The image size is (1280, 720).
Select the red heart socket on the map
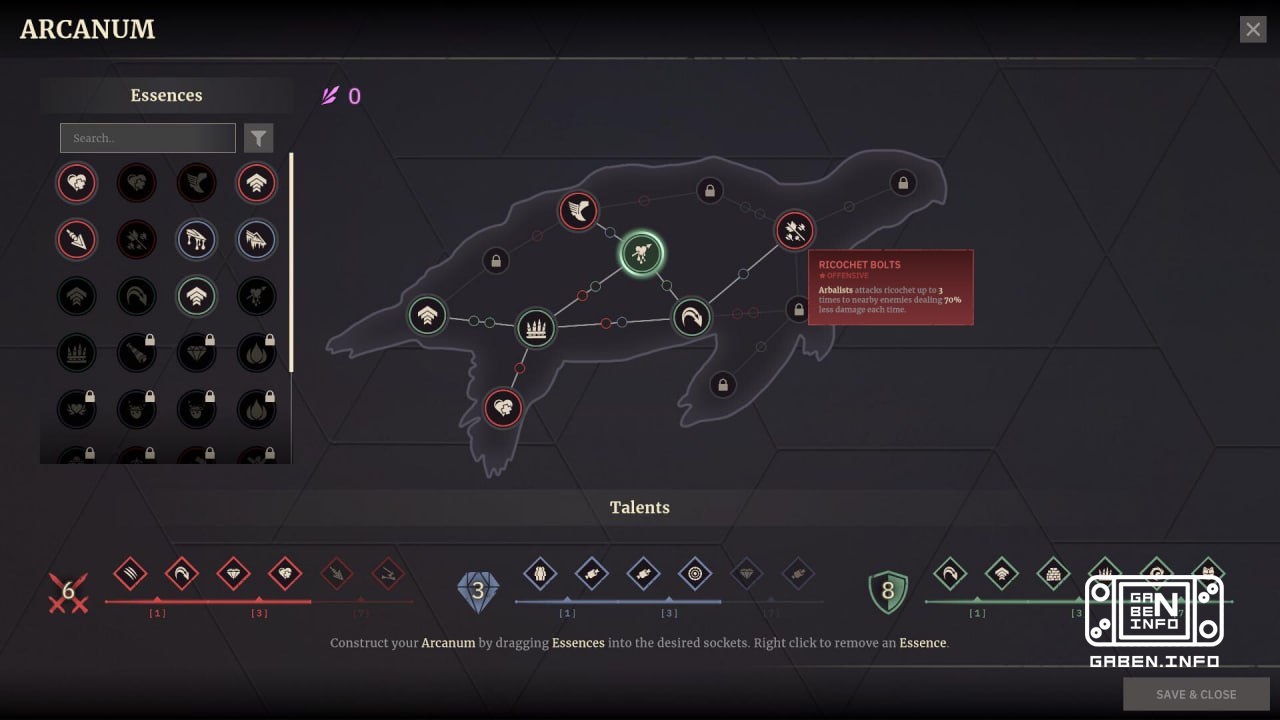pos(503,407)
